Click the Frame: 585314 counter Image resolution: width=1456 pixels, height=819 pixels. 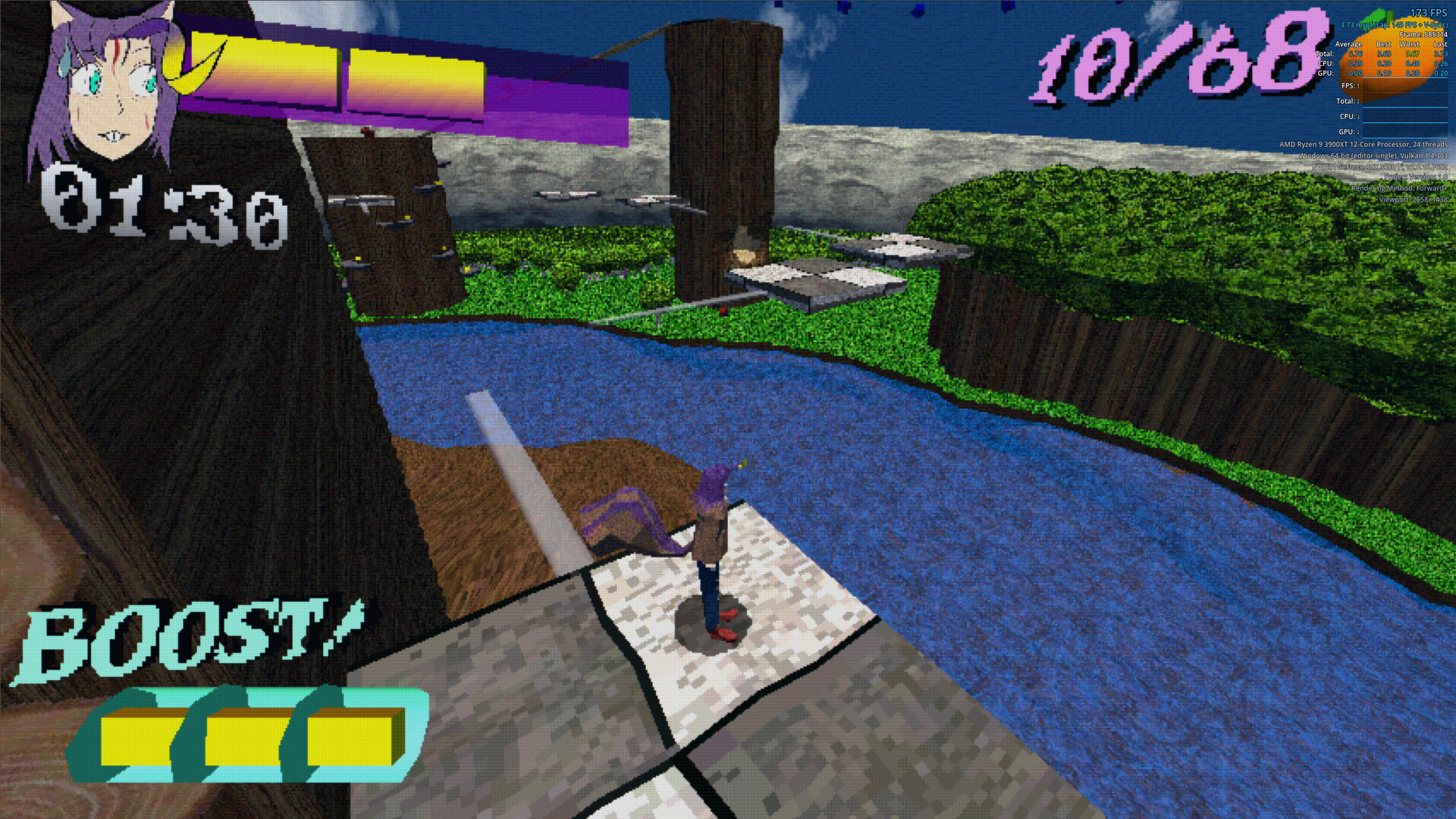pos(1423,34)
